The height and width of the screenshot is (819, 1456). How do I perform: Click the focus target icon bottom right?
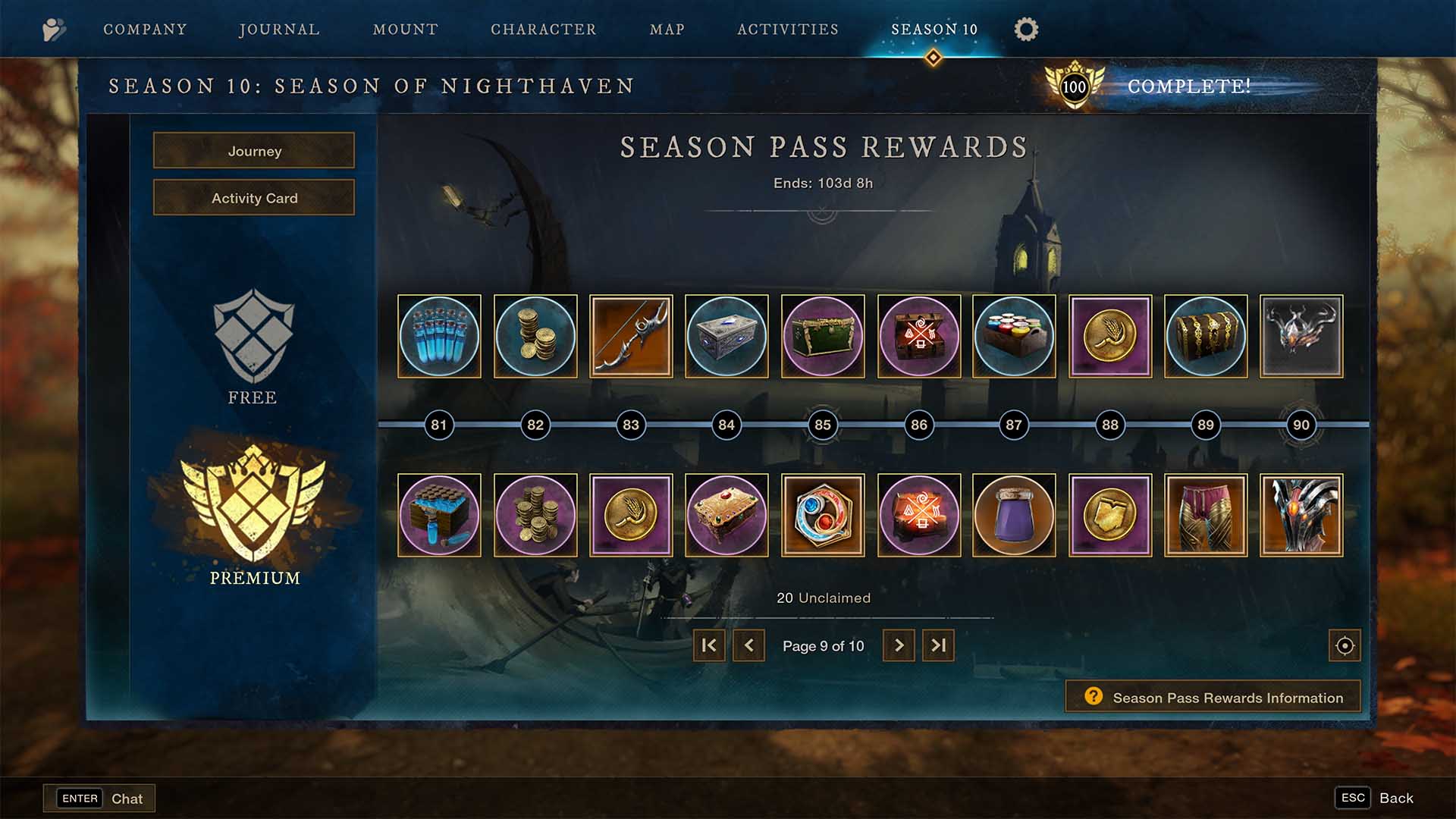(x=1343, y=645)
